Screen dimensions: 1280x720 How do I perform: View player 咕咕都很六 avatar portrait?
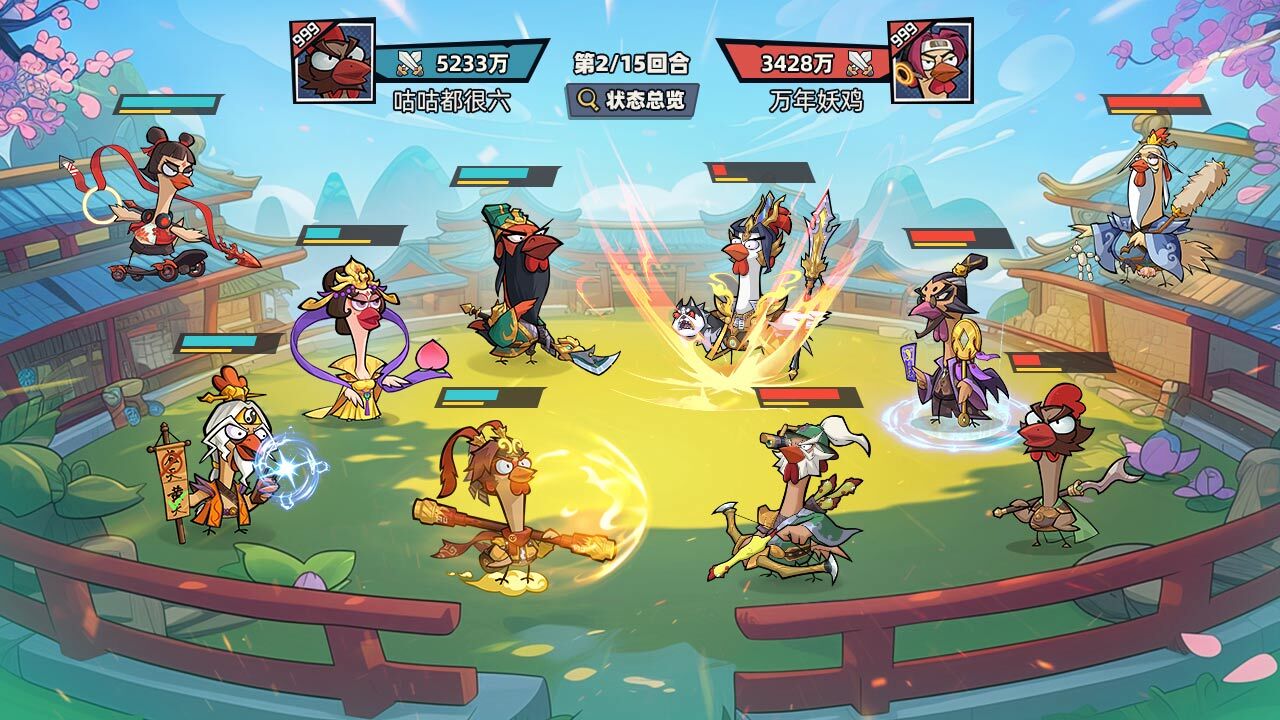pos(334,60)
